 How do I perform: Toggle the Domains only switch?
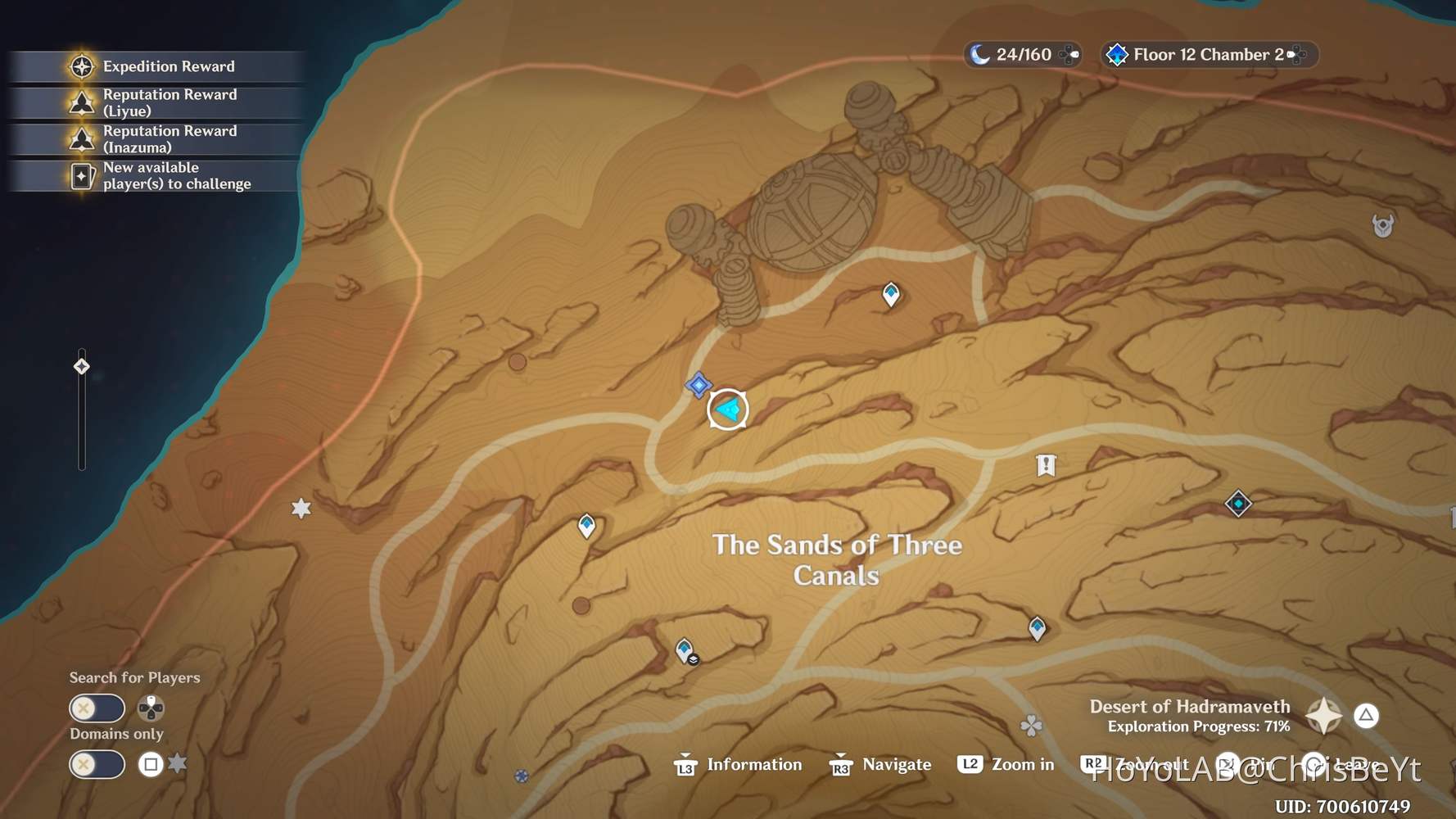click(x=97, y=764)
